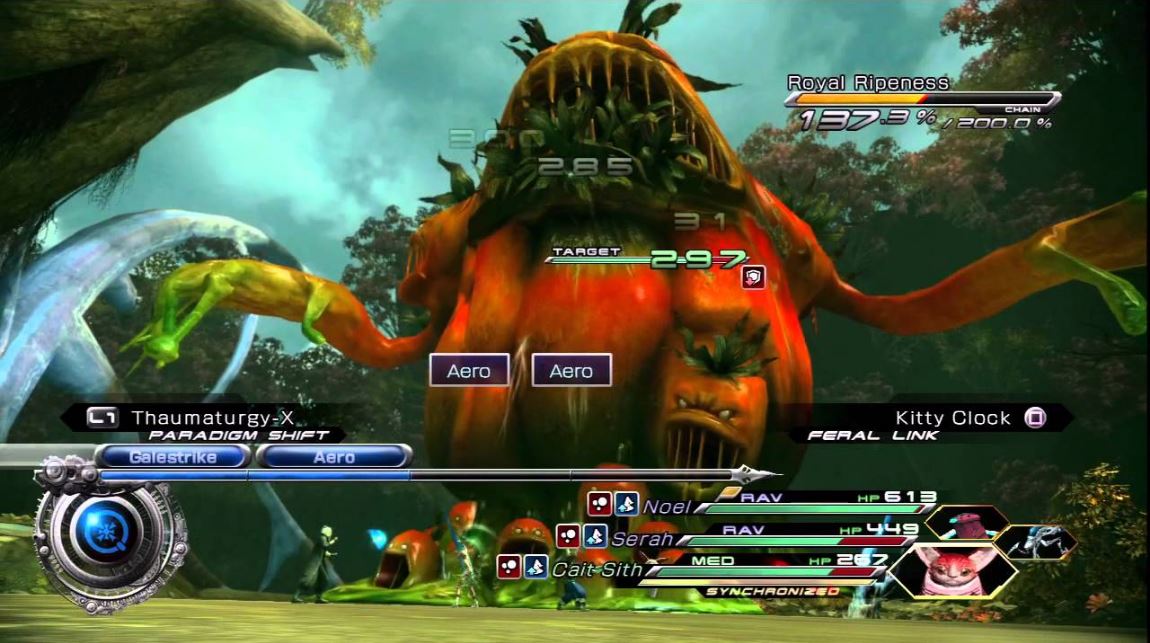
Task: Inspect the red status icon beside Noel's name
Action: pyautogui.click(x=600, y=505)
